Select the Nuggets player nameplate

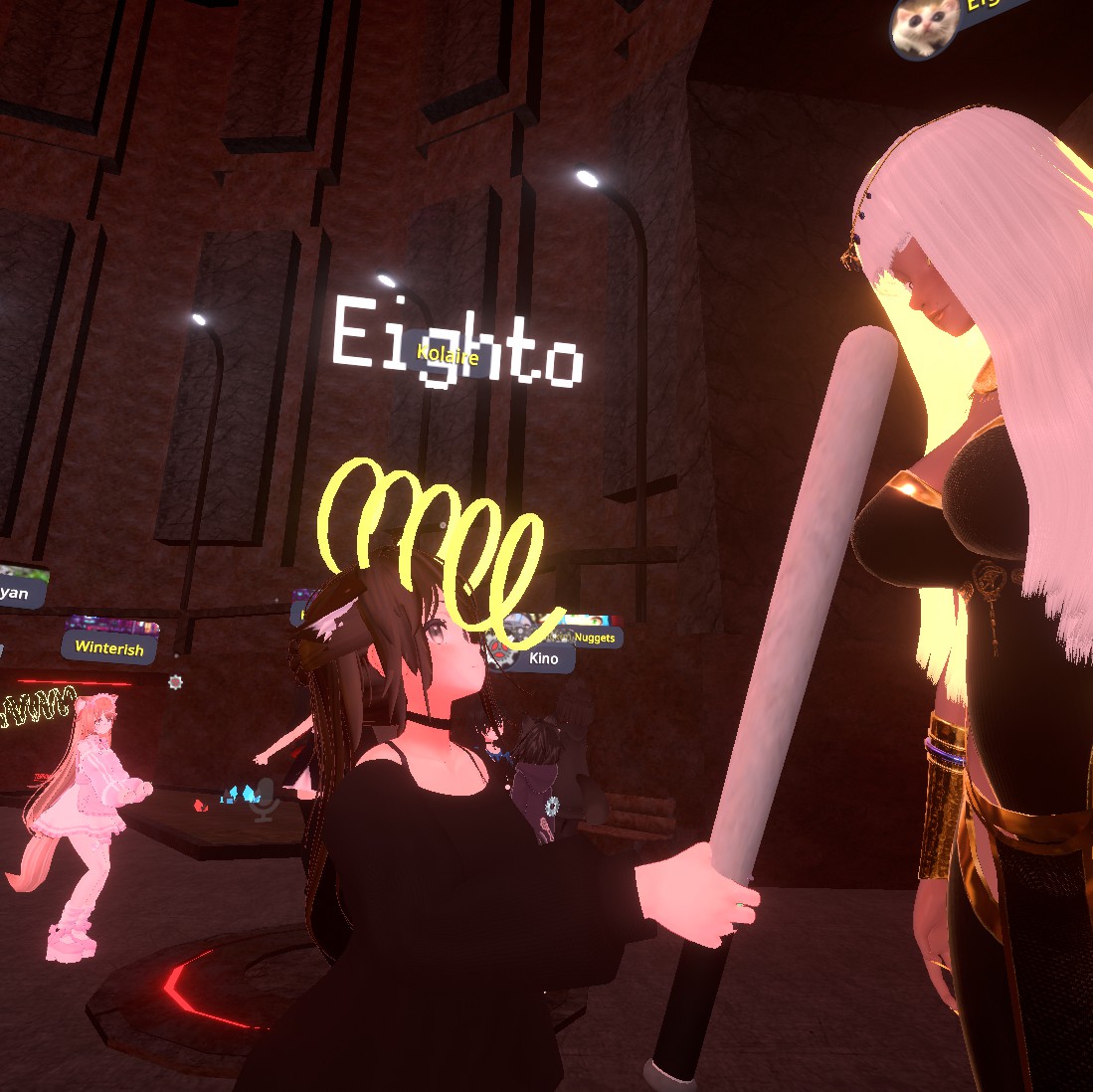point(595,637)
